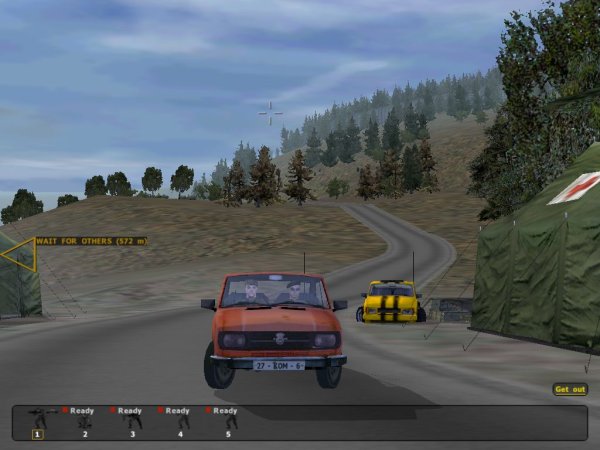Click the Wait For Others waypoint label

pos(91,241)
